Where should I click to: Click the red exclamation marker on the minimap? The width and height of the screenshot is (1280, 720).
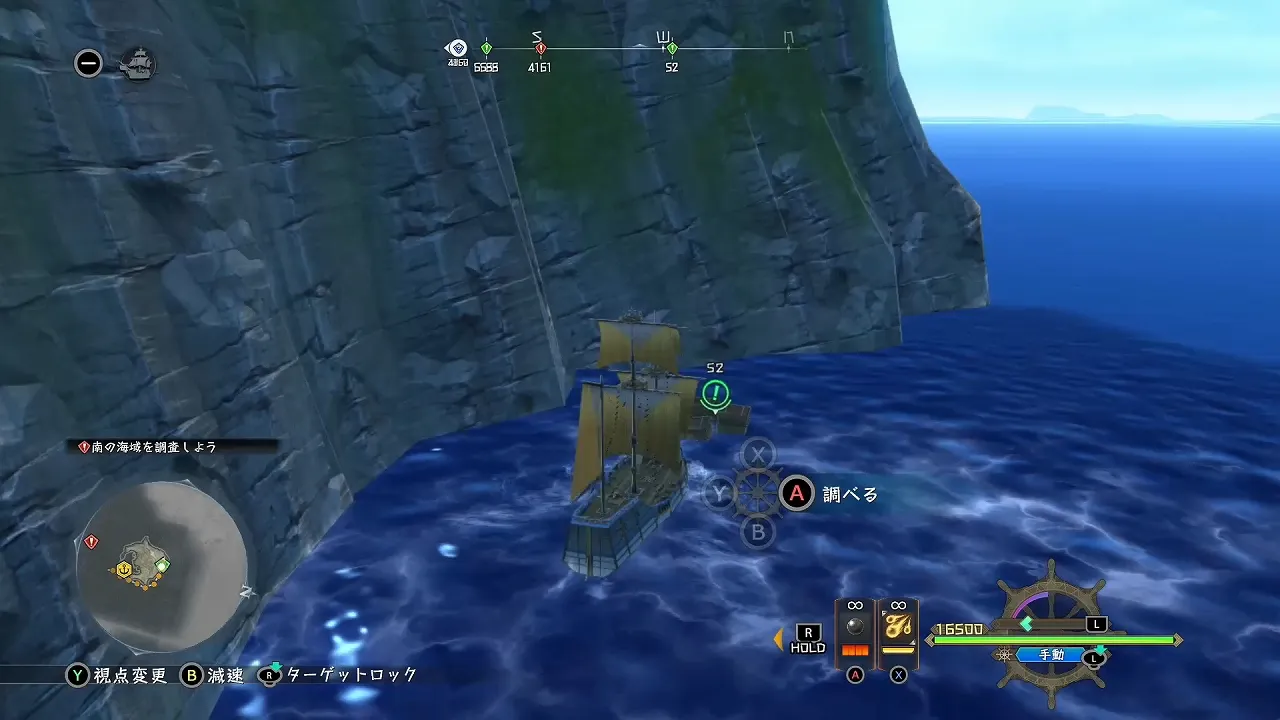pyautogui.click(x=91, y=541)
